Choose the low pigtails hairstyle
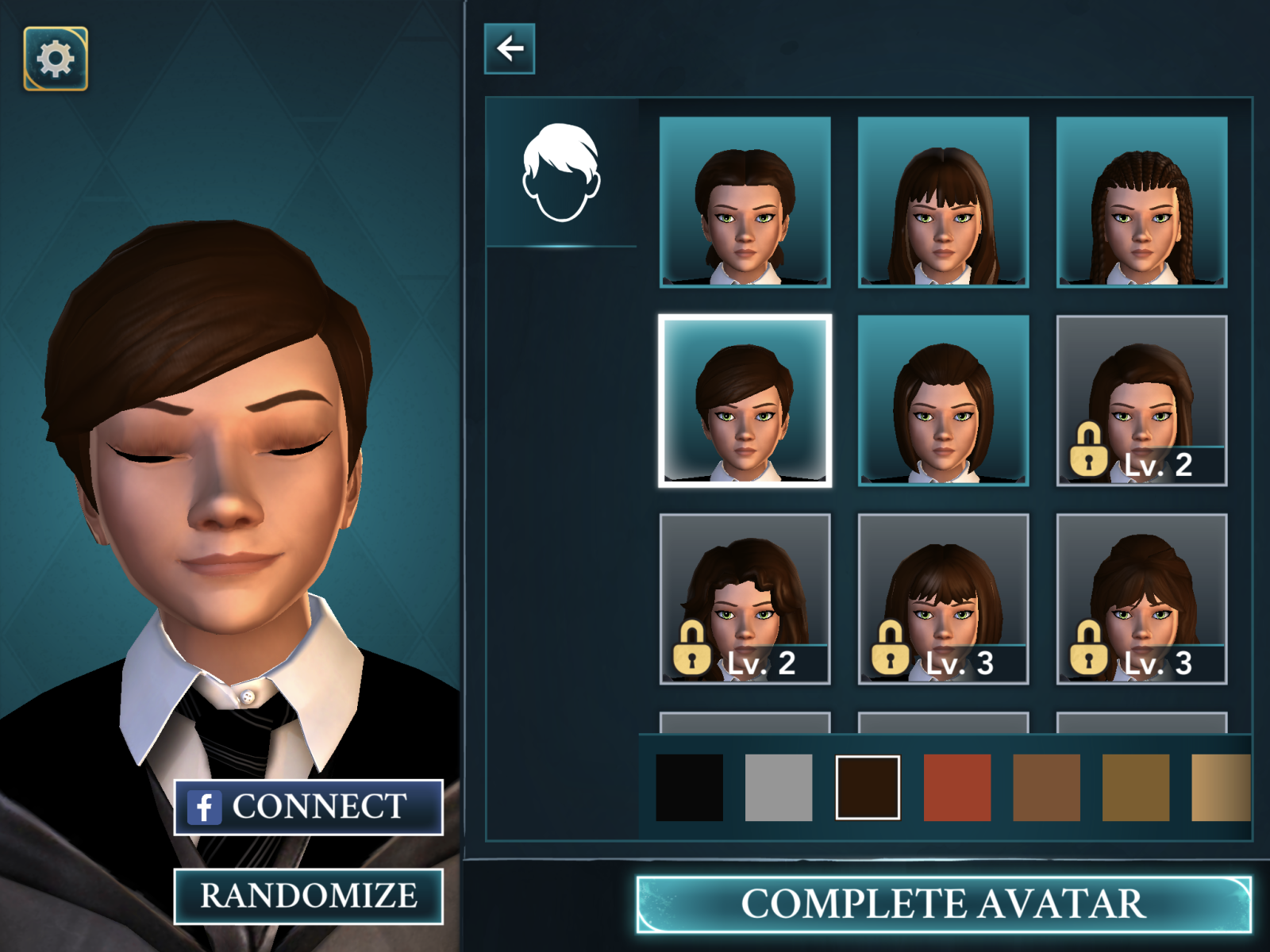The image size is (1270, 952). [x=745, y=202]
